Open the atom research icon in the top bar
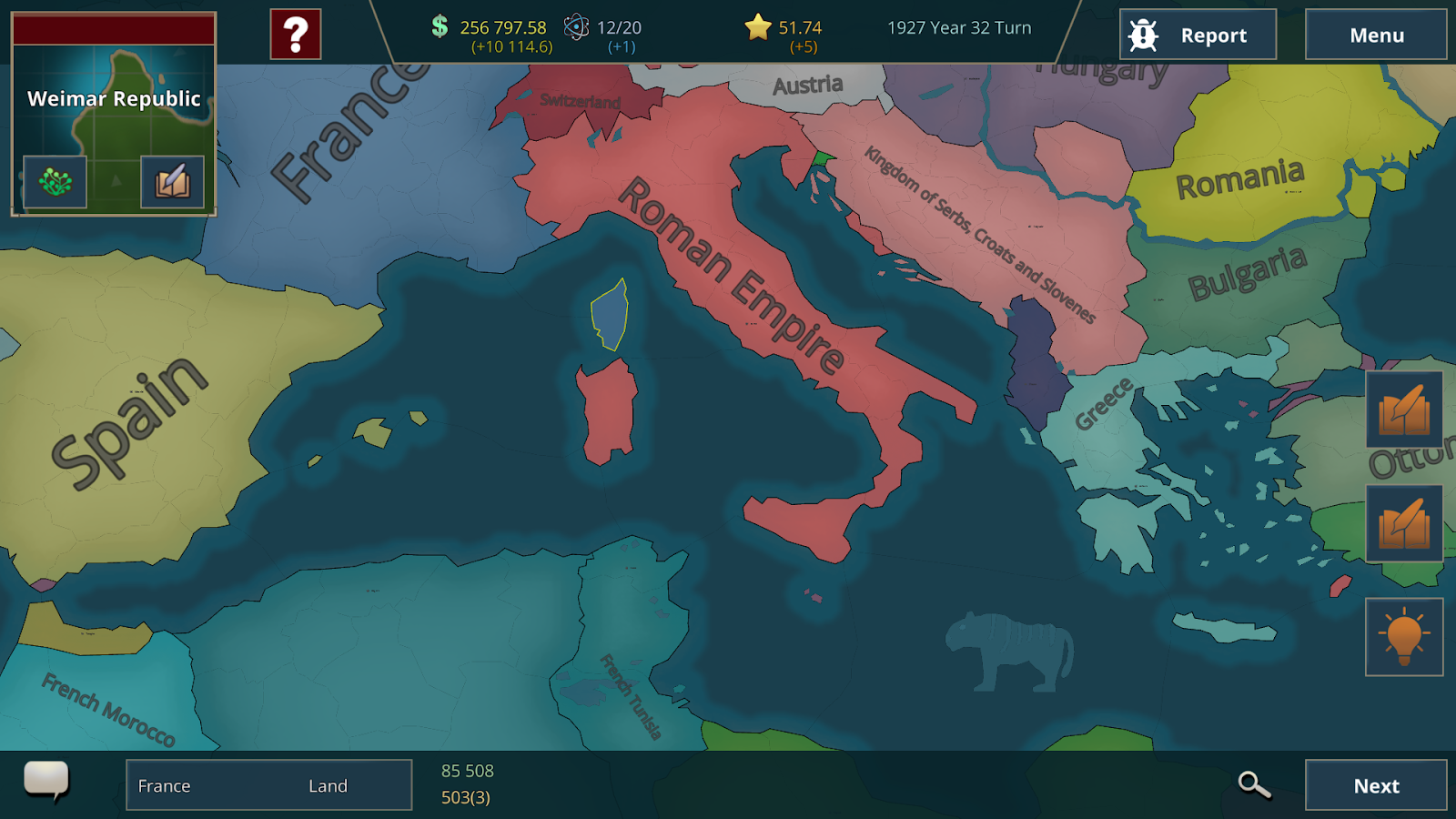This screenshot has height=819, width=1456. (576, 28)
